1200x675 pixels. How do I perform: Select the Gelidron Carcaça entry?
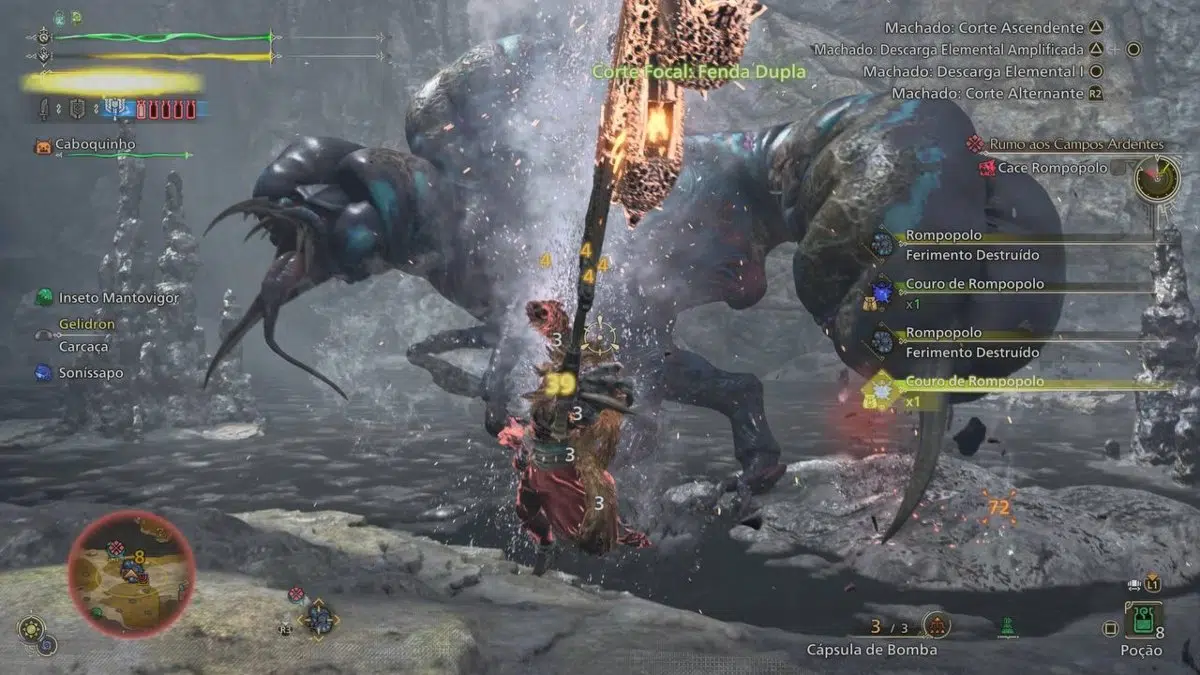84,335
